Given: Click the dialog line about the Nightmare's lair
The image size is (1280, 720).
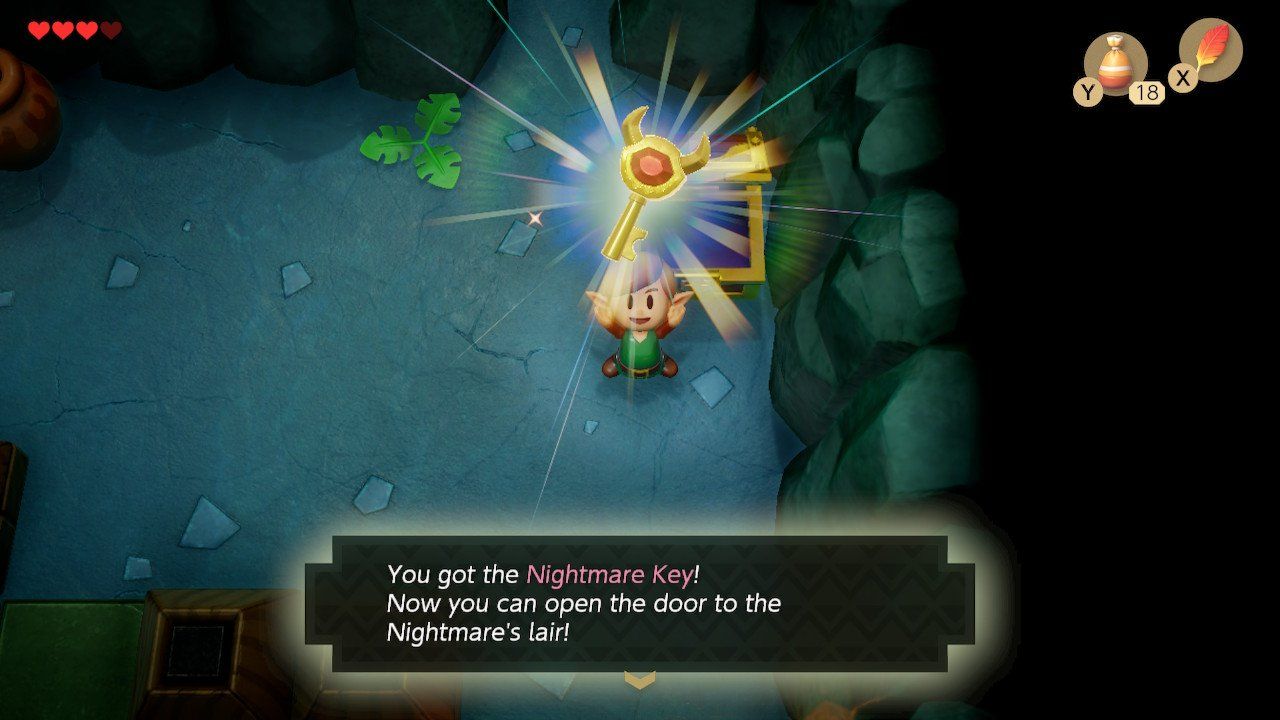Looking at the screenshot, I should click(480, 633).
